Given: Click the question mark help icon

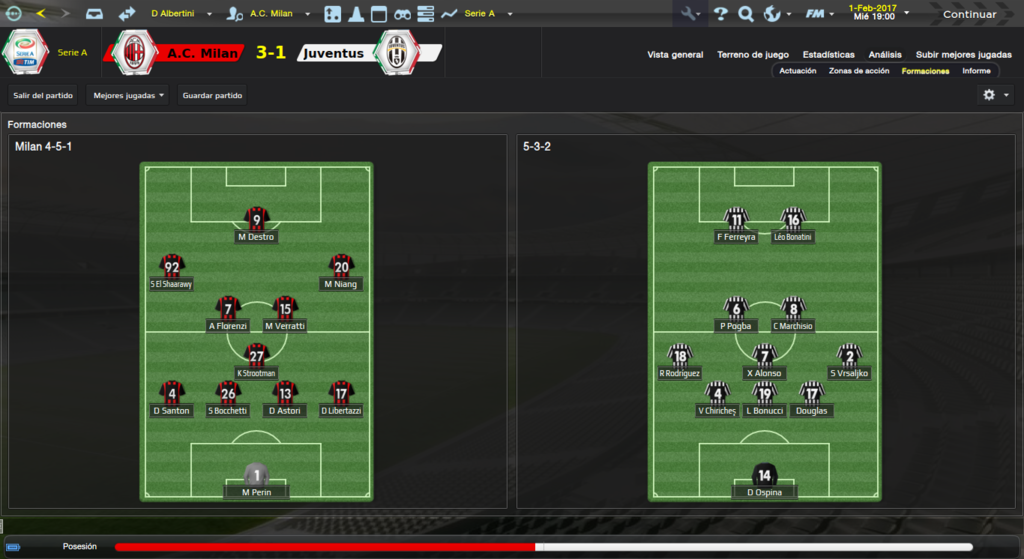Looking at the screenshot, I should pos(721,14).
